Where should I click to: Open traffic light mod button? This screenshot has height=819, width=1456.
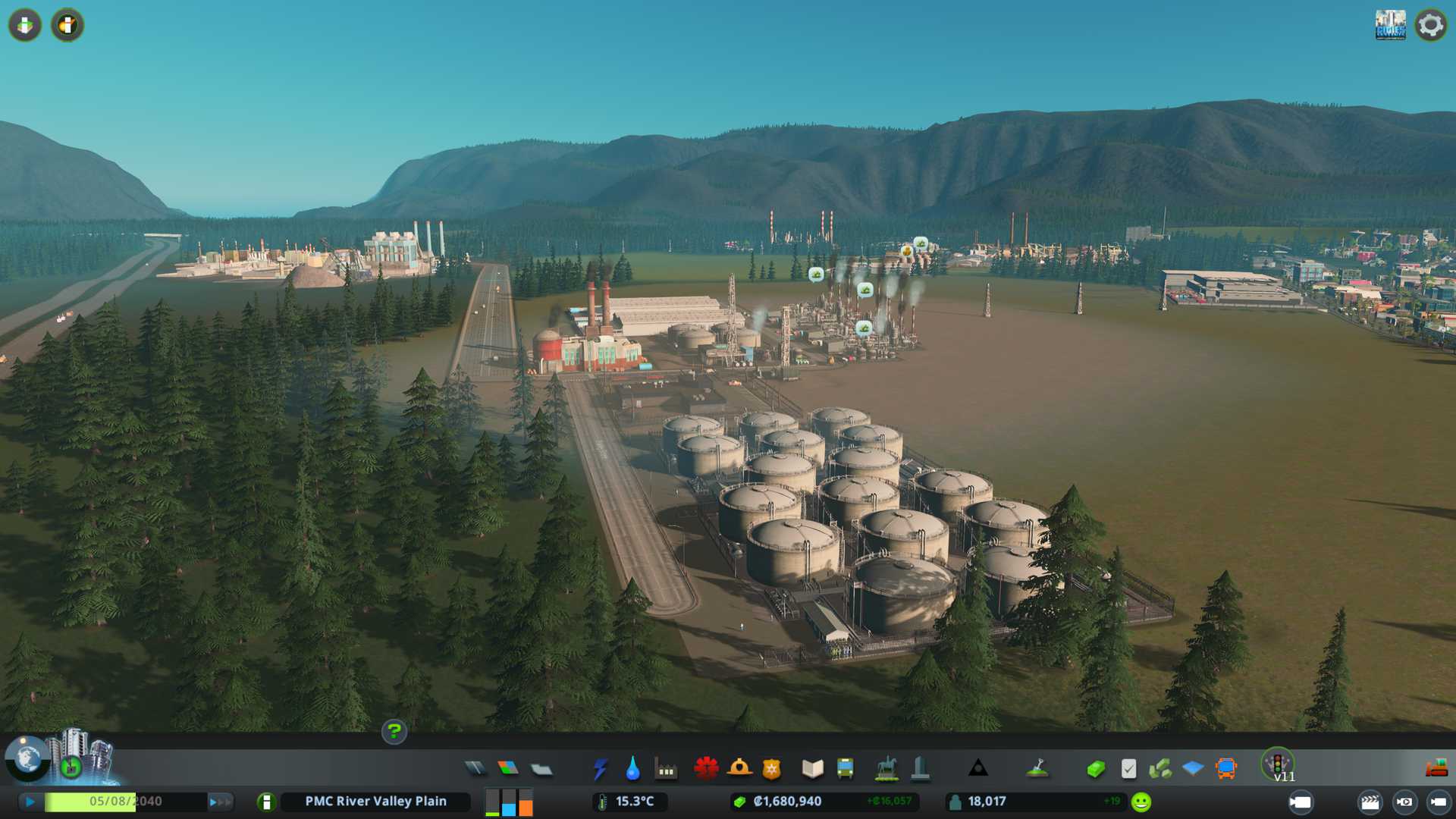1278,763
